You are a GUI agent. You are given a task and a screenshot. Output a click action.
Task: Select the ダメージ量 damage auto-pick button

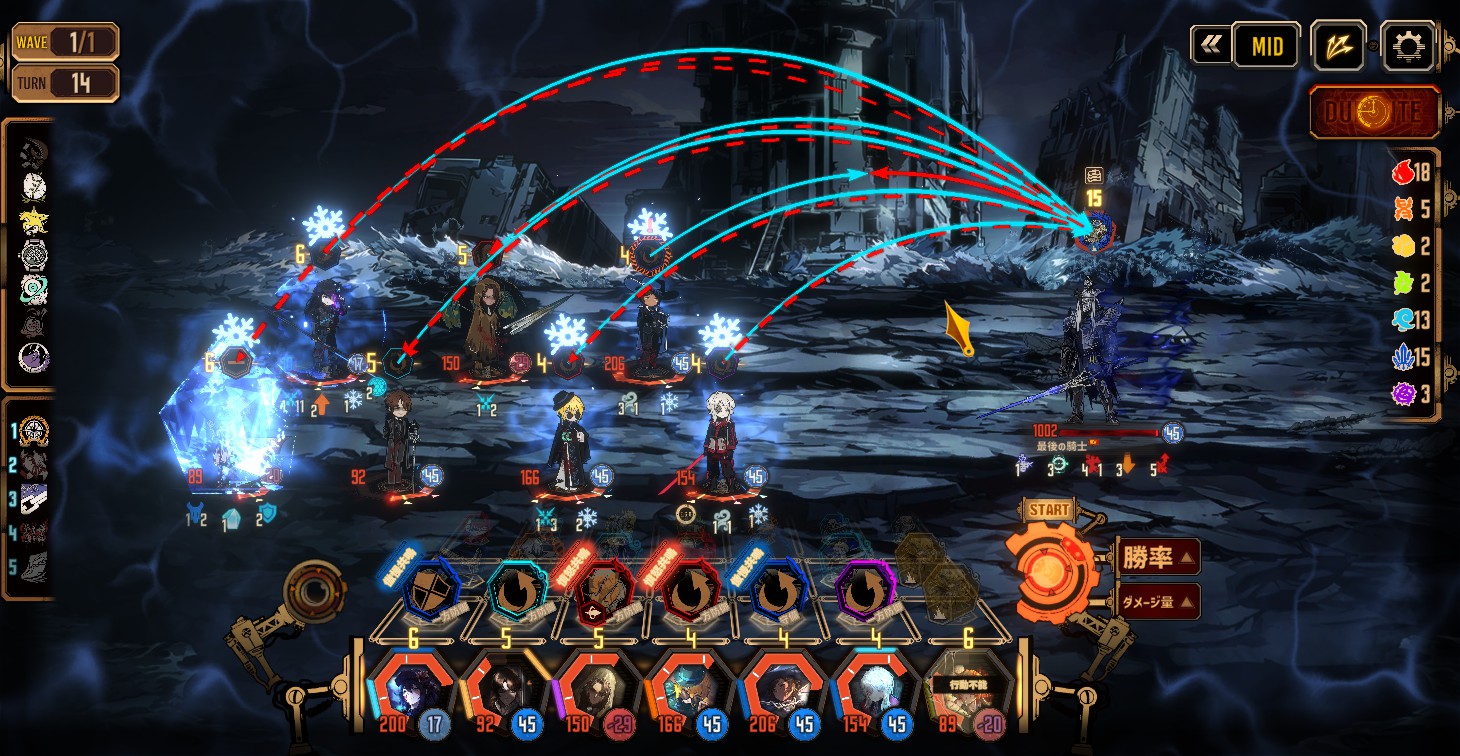[1157, 601]
